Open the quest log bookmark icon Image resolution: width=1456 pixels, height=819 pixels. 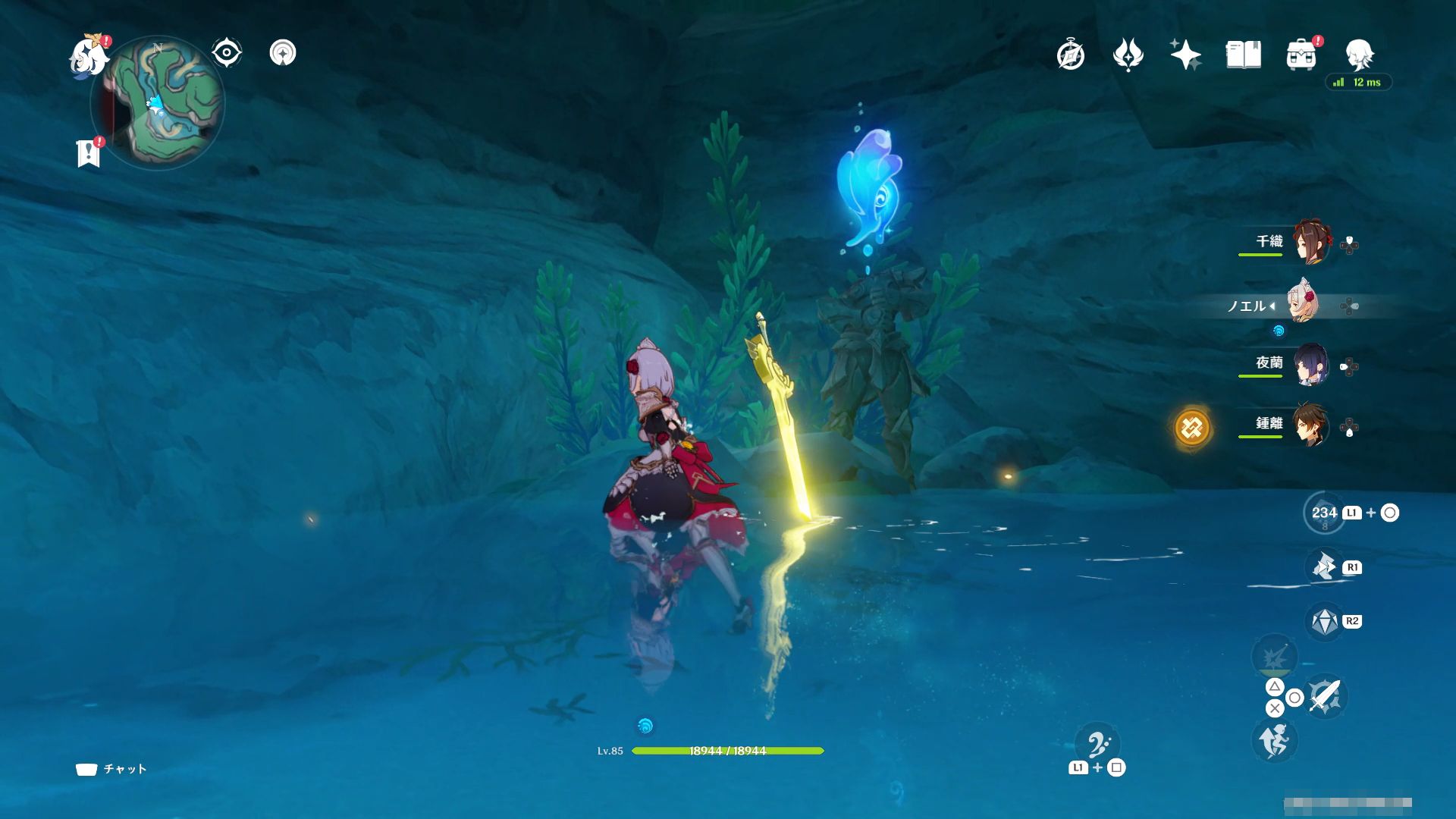[x=89, y=153]
